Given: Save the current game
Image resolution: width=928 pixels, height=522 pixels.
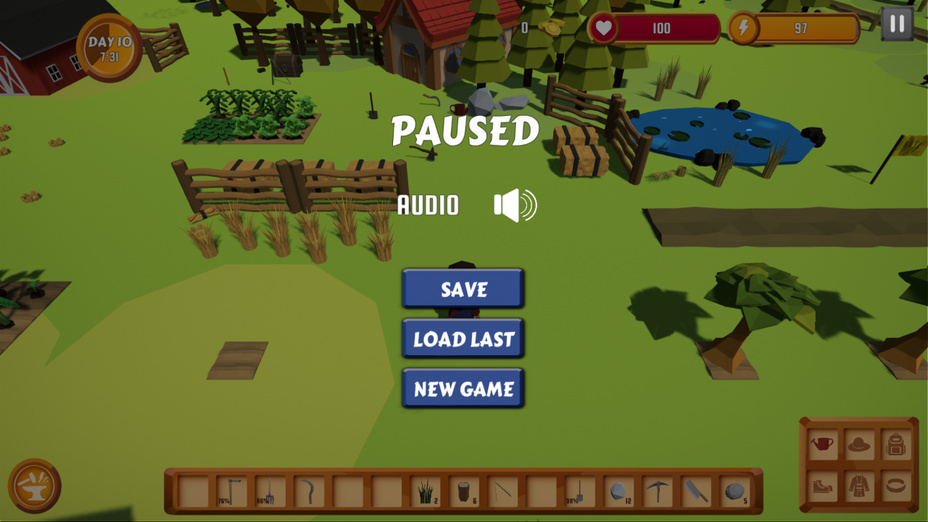Looking at the screenshot, I should [463, 289].
